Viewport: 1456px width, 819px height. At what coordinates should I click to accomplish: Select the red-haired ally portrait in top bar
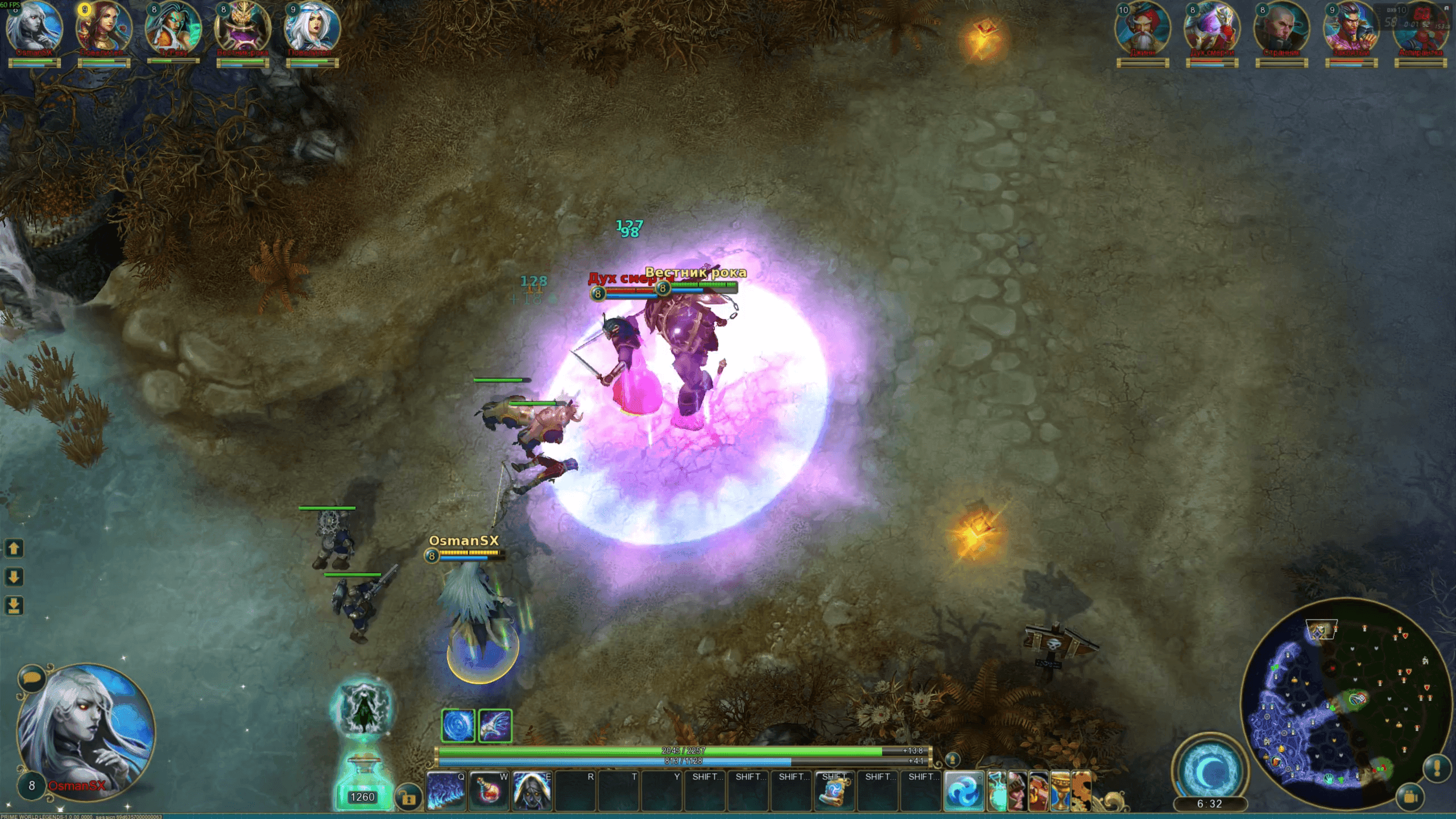[x=104, y=27]
